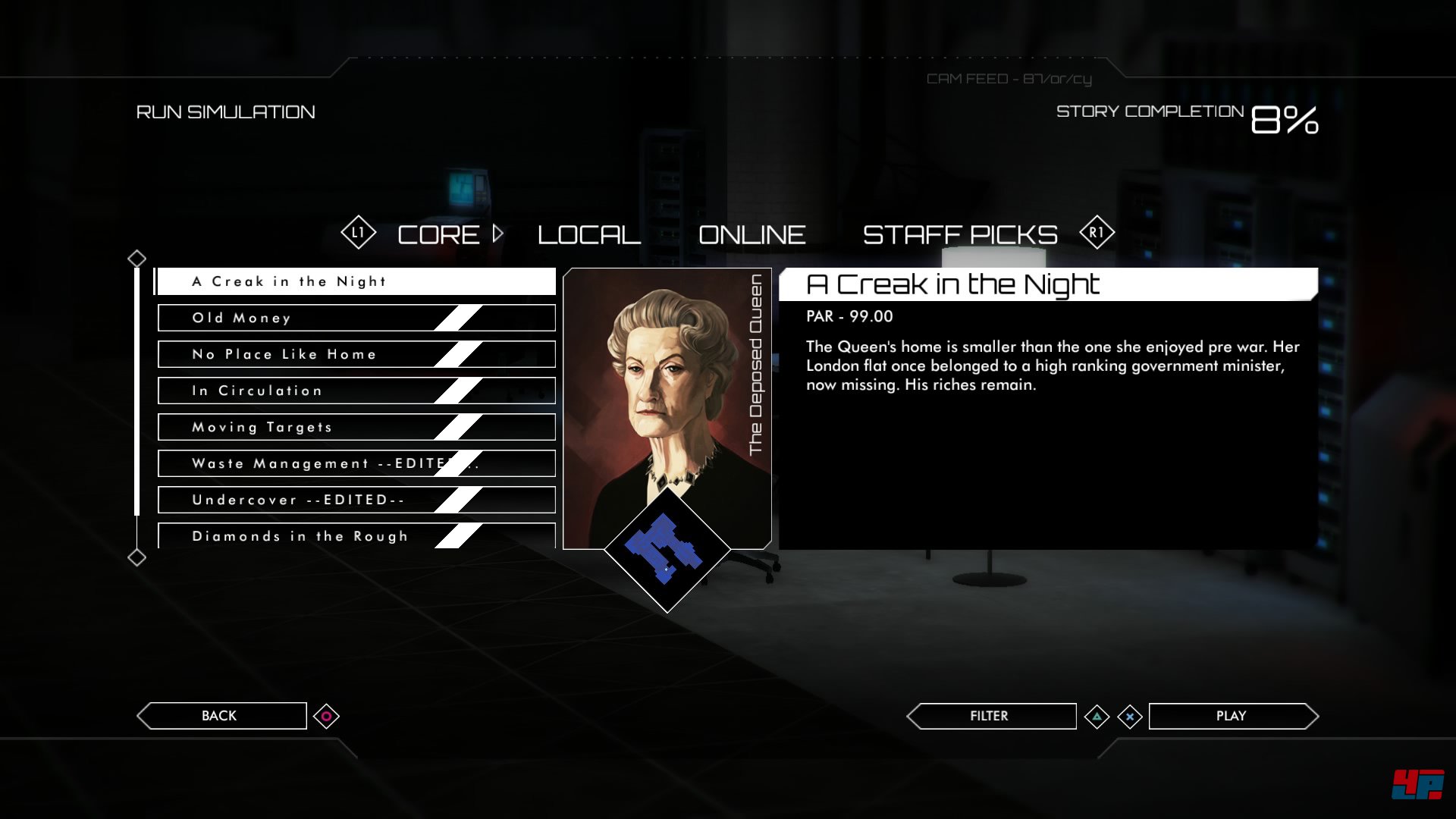The height and width of the screenshot is (819, 1456).
Task: Open the FILTER options
Action: pos(990,716)
